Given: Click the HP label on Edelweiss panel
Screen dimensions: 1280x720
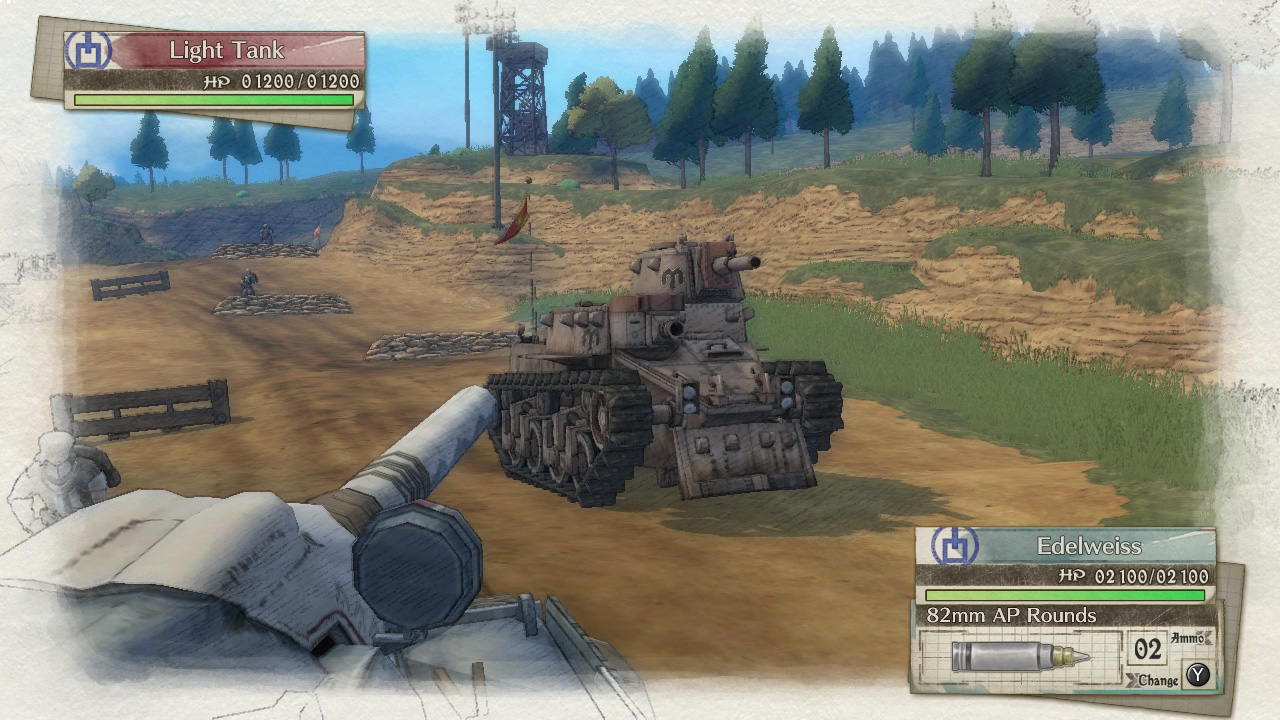Looking at the screenshot, I should click(x=1072, y=575).
